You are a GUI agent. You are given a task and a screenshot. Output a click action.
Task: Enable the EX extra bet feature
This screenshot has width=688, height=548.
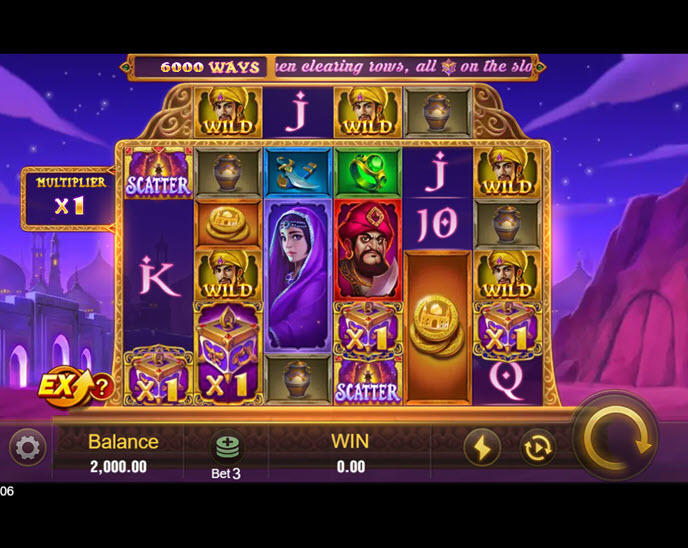tap(61, 386)
